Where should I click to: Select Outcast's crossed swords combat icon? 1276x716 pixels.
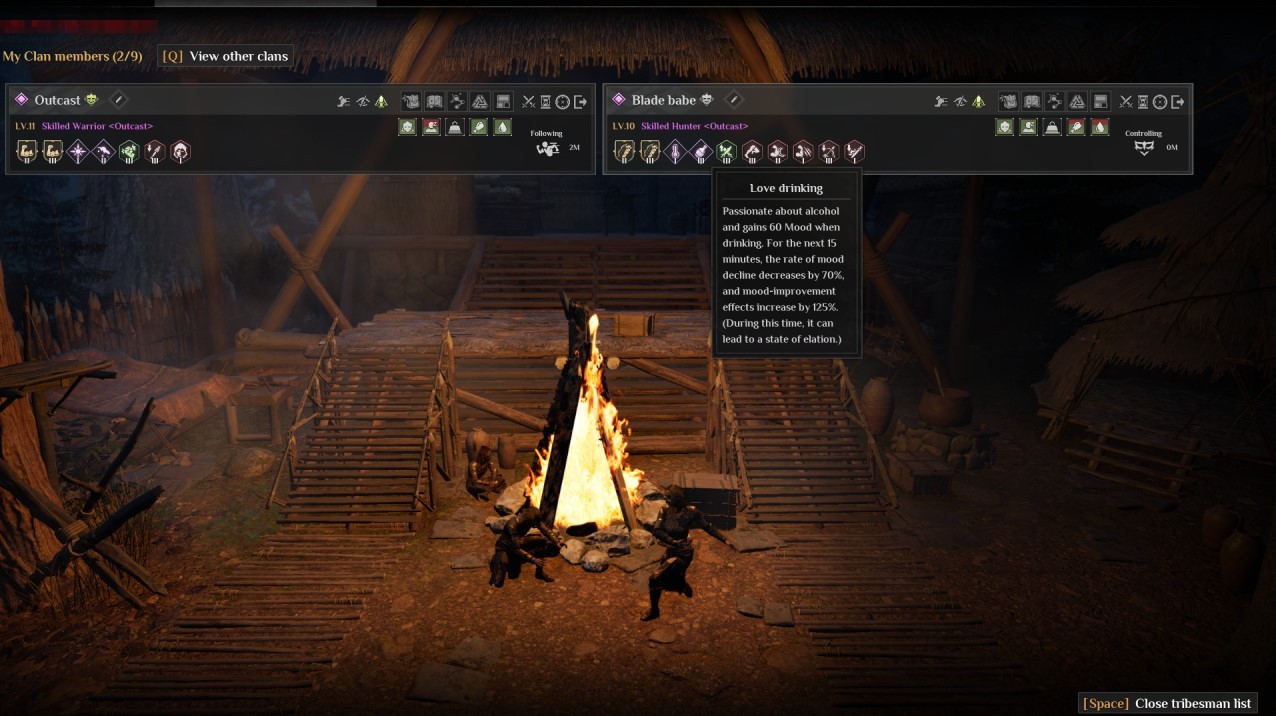[529, 102]
